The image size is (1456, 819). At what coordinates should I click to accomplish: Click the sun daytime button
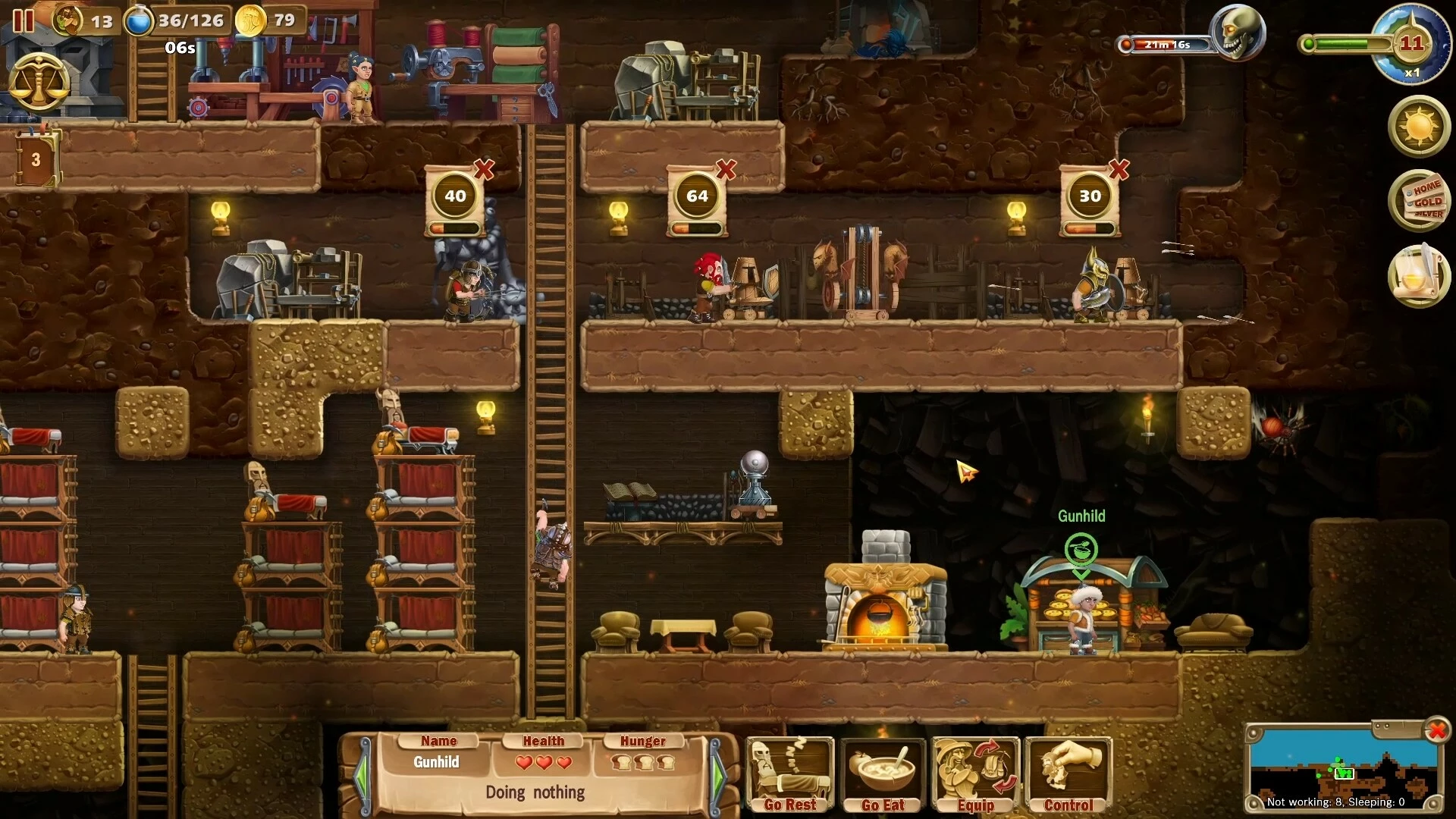pos(1419,126)
